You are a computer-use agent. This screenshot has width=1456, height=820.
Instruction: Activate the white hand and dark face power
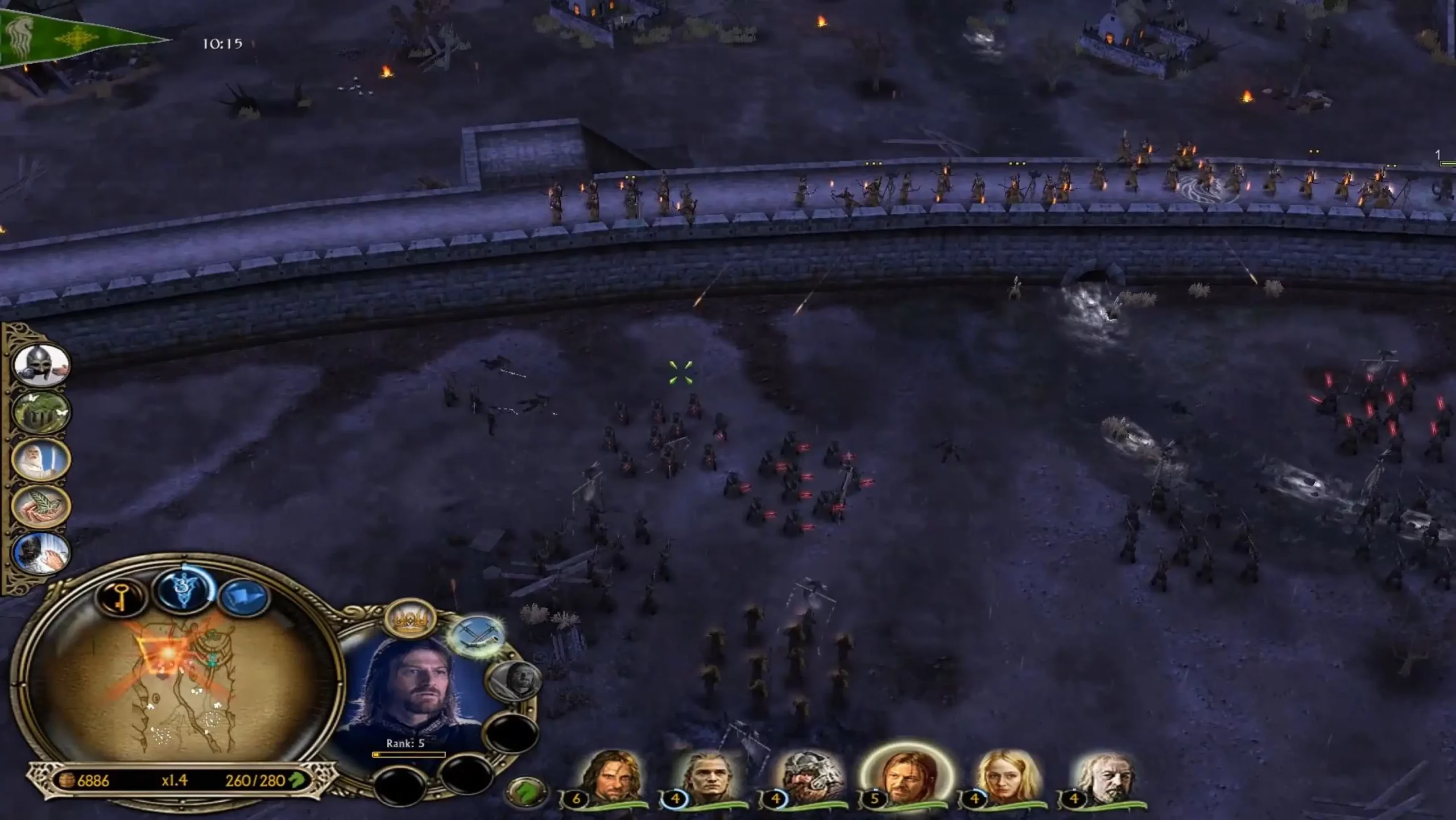(41, 552)
